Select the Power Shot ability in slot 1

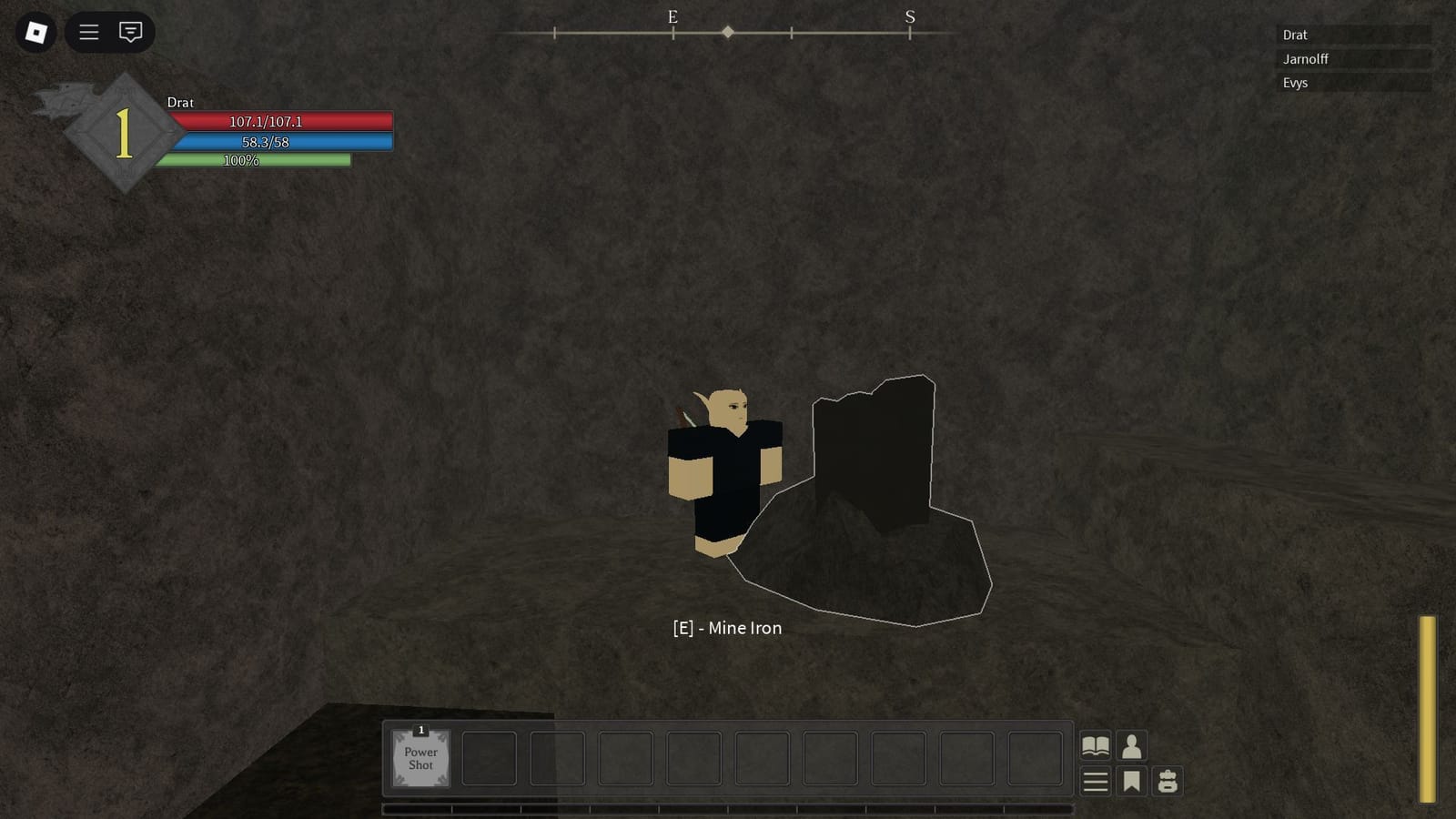420,758
